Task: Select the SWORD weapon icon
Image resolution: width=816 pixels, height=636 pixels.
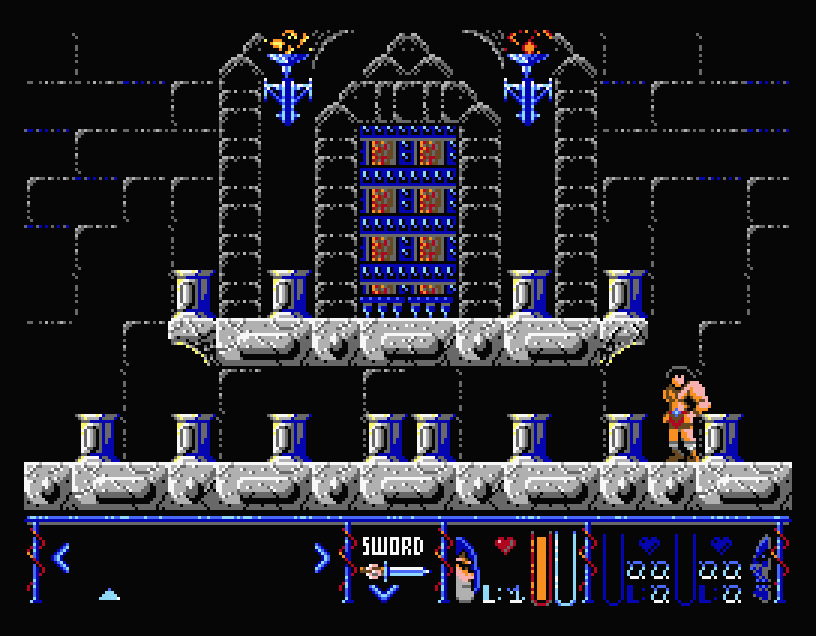Action: (394, 571)
